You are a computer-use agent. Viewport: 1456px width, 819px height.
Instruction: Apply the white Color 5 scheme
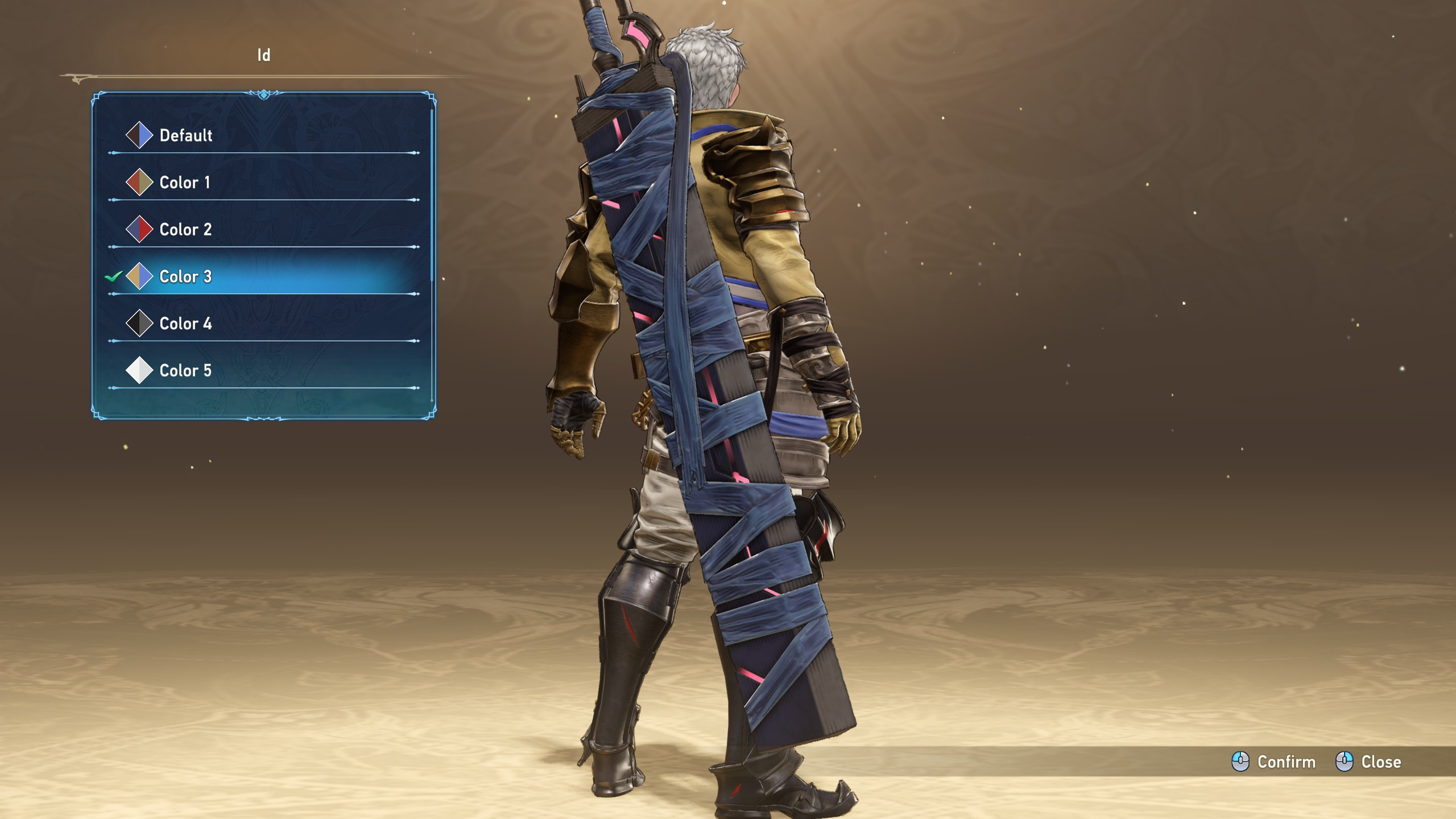tap(185, 371)
